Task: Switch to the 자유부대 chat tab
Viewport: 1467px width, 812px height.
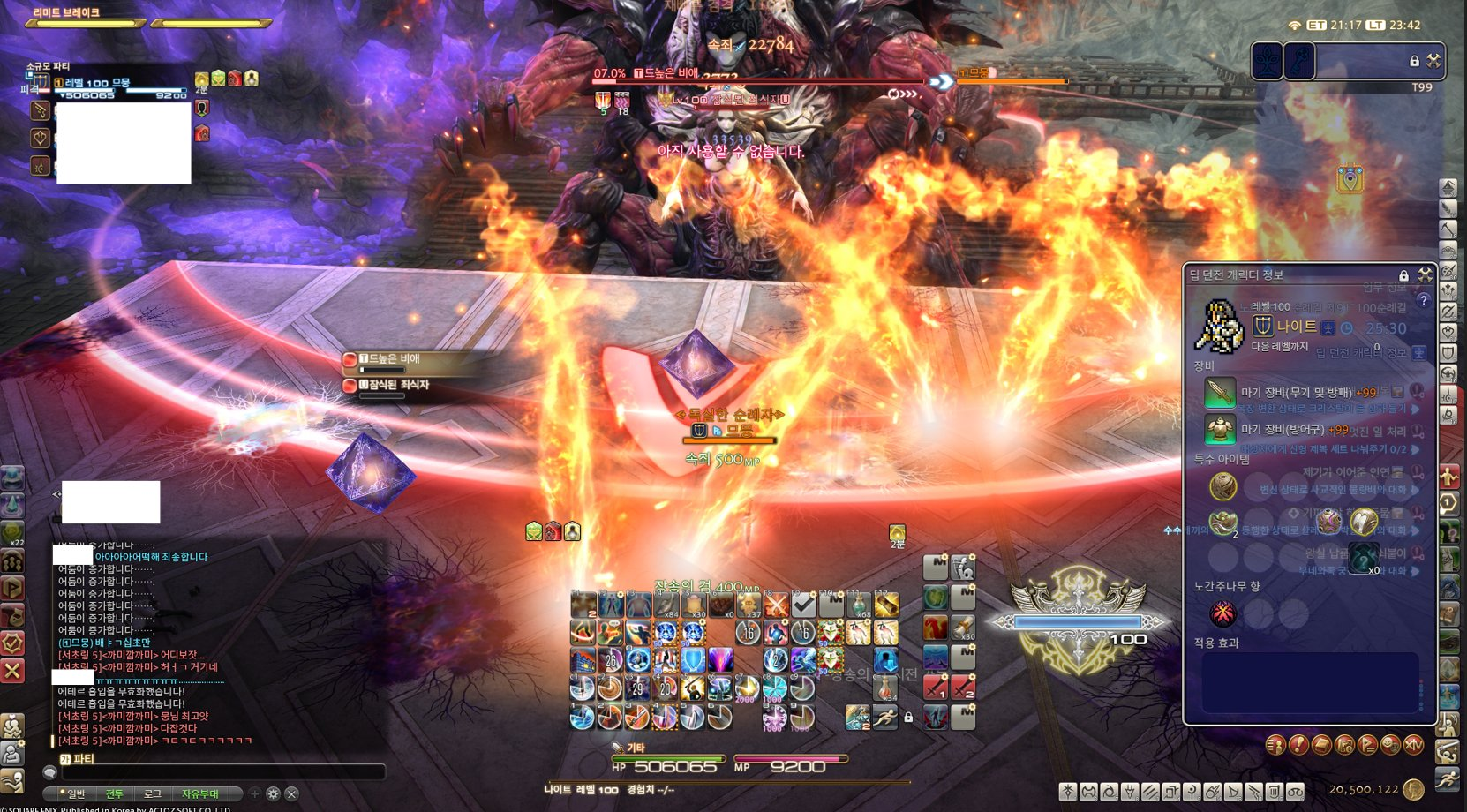Action: (200, 794)
